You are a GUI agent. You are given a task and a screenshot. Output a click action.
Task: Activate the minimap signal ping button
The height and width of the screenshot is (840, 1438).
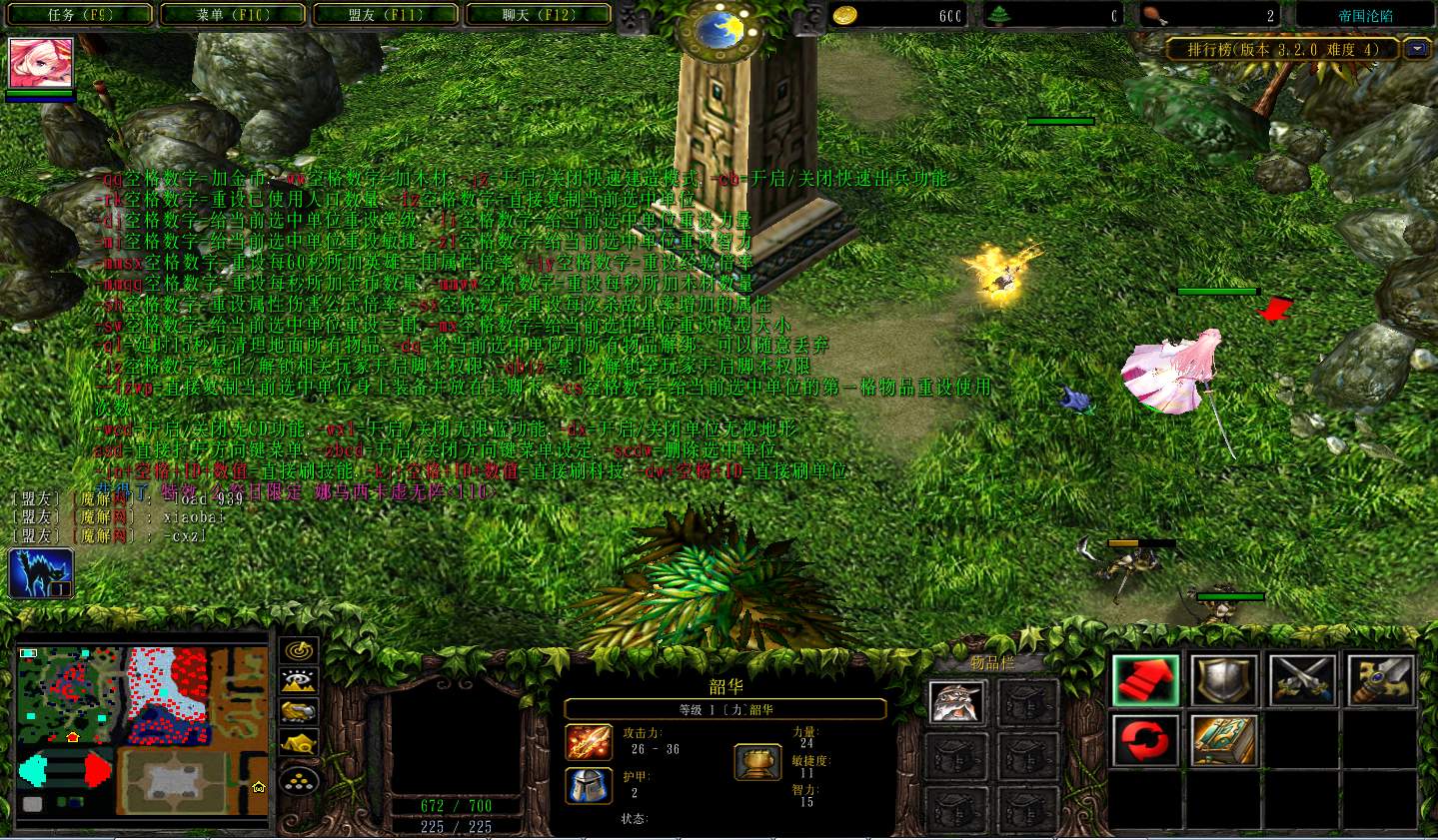pyautogui.click(x=299, y=650)
